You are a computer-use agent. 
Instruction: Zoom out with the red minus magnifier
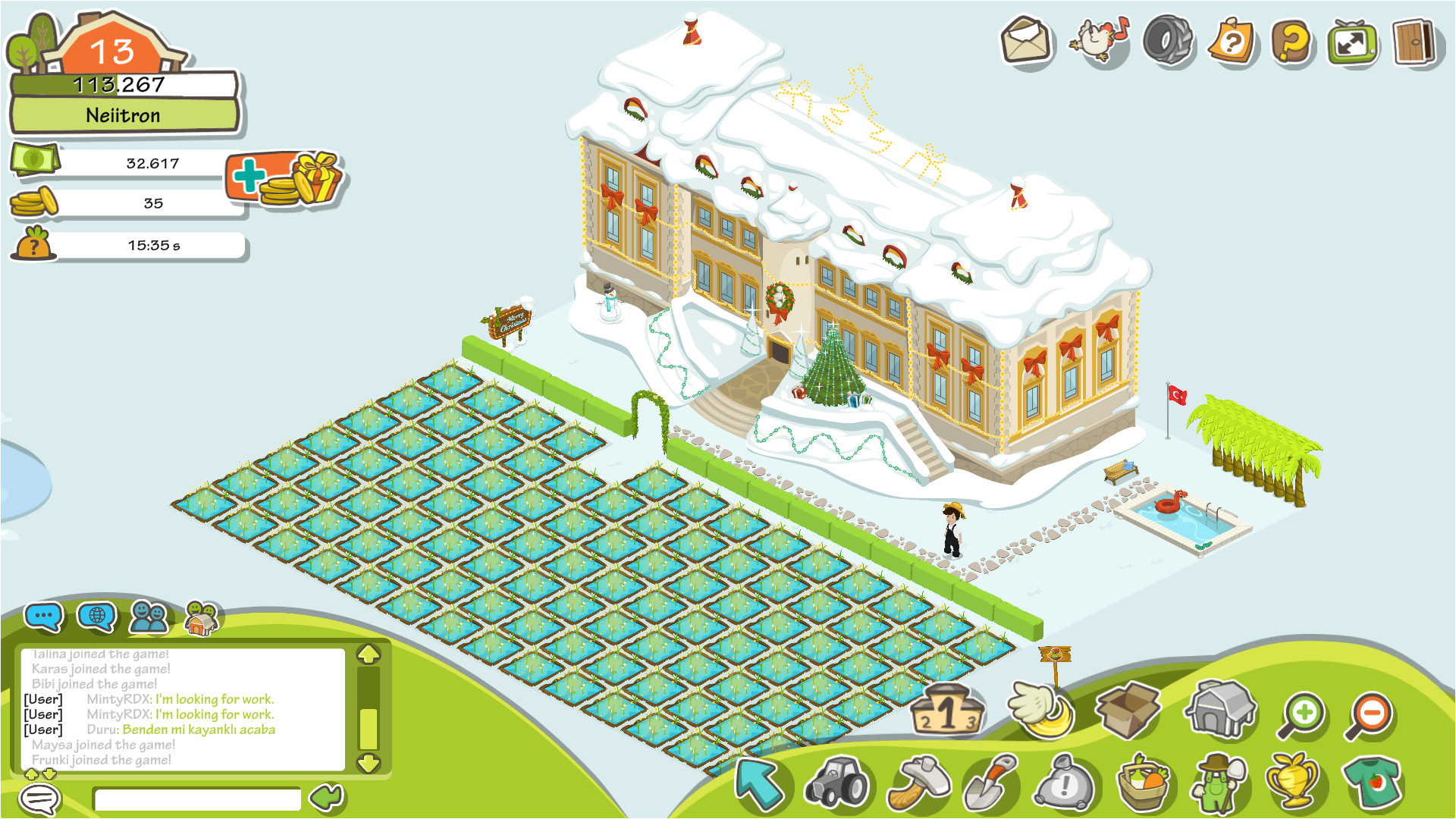pos(1370,715)
